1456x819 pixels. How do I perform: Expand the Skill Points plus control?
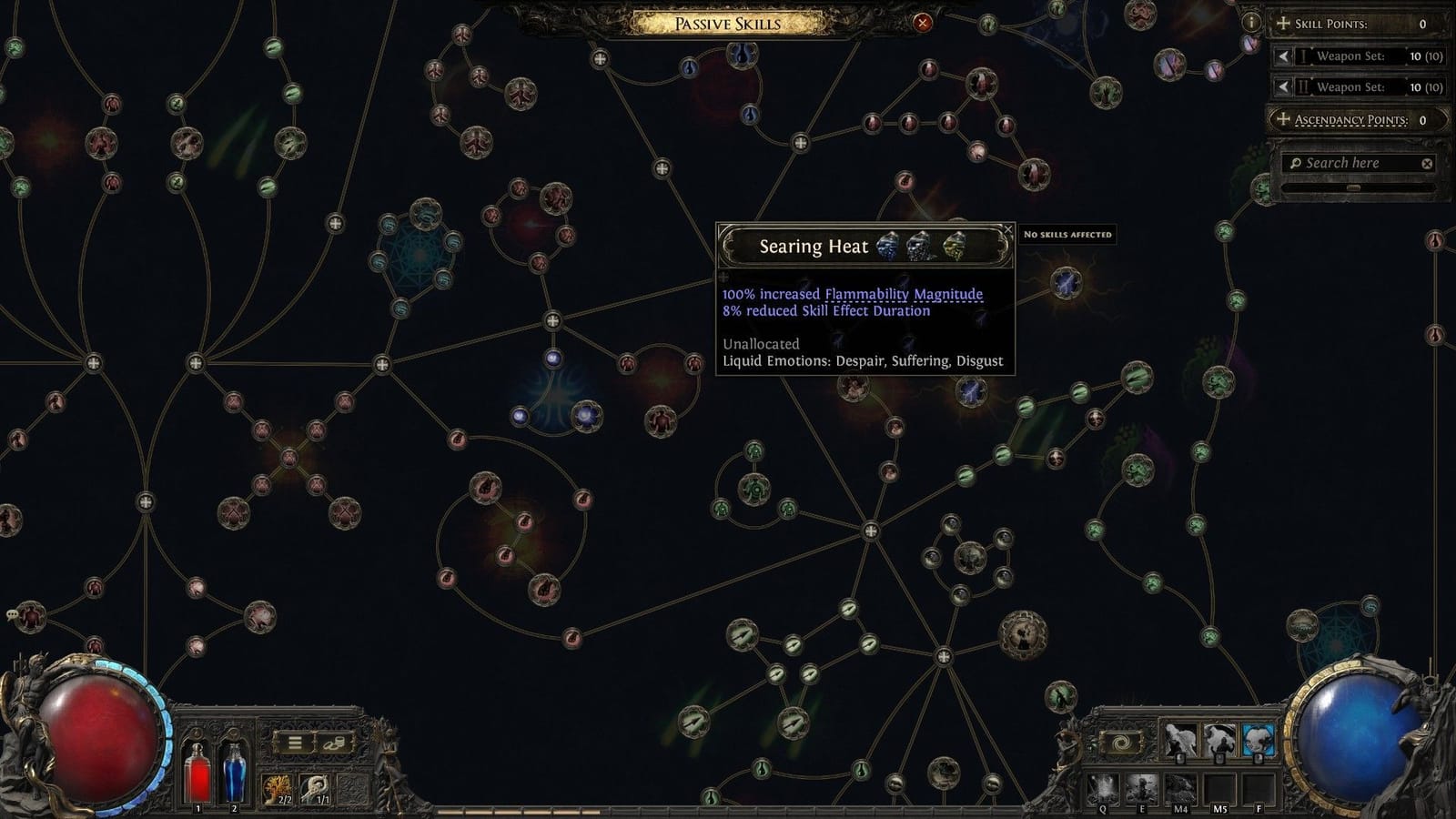point(1284,24)
